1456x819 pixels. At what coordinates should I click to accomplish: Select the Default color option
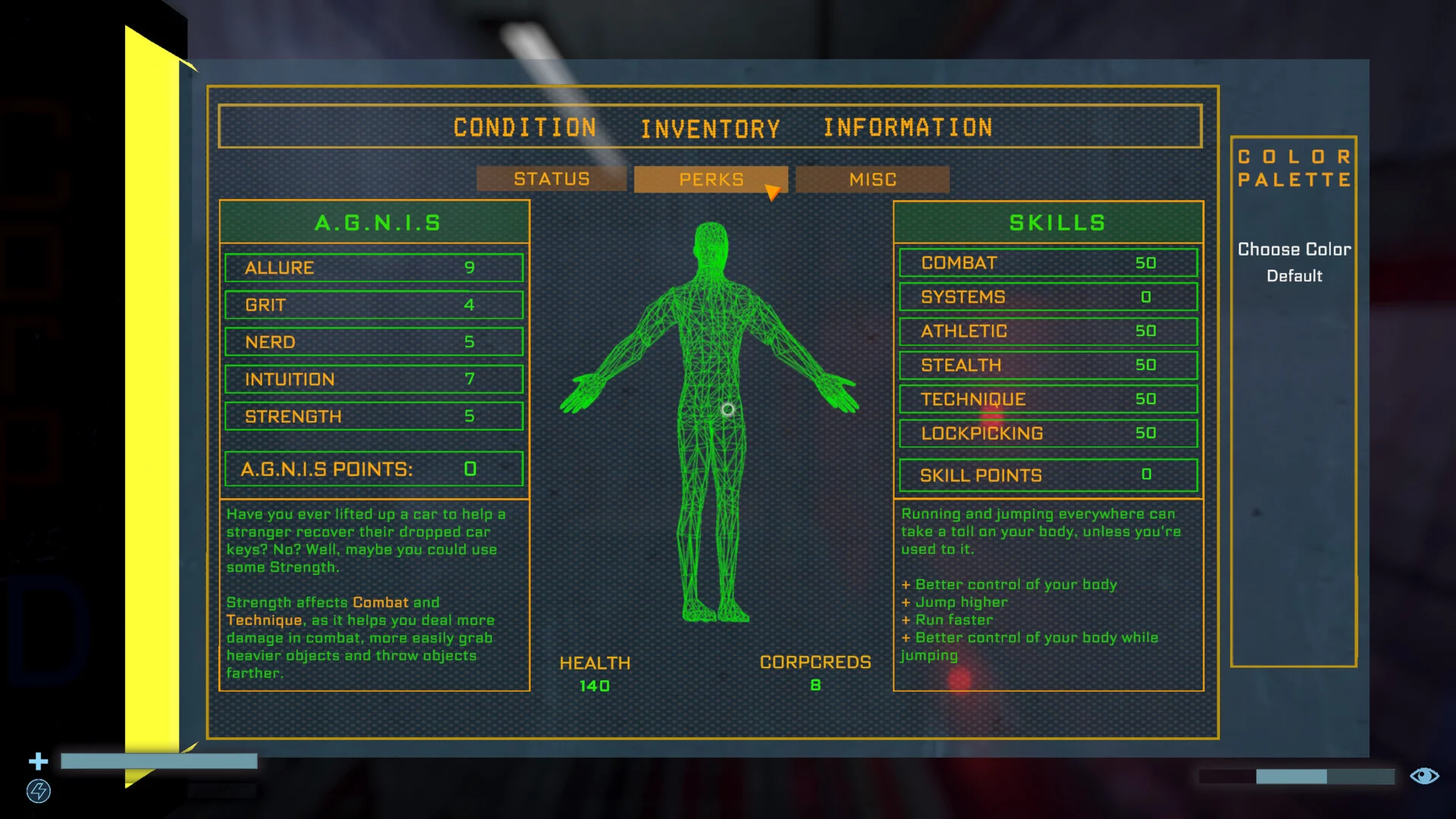1294,276
